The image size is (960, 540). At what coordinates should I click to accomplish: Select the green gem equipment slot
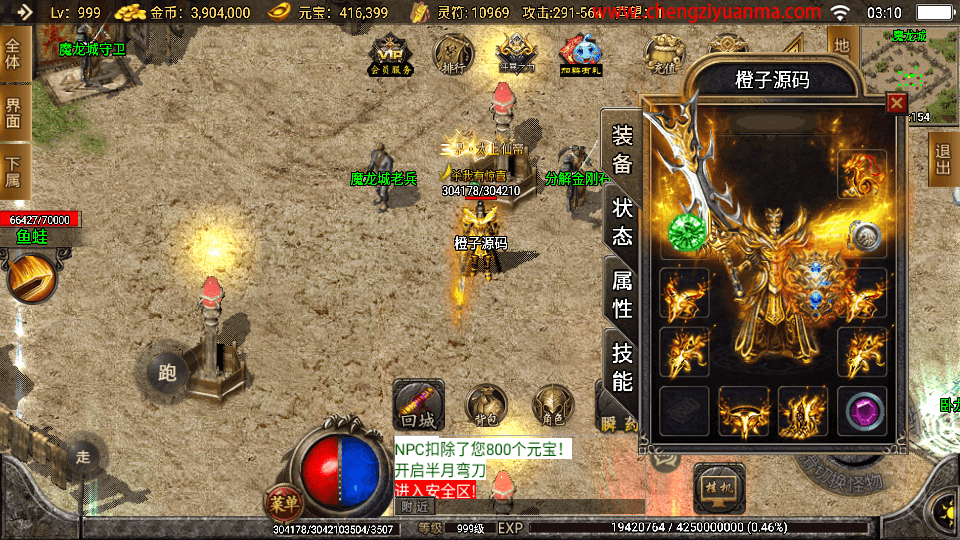[x=686, y=230]
